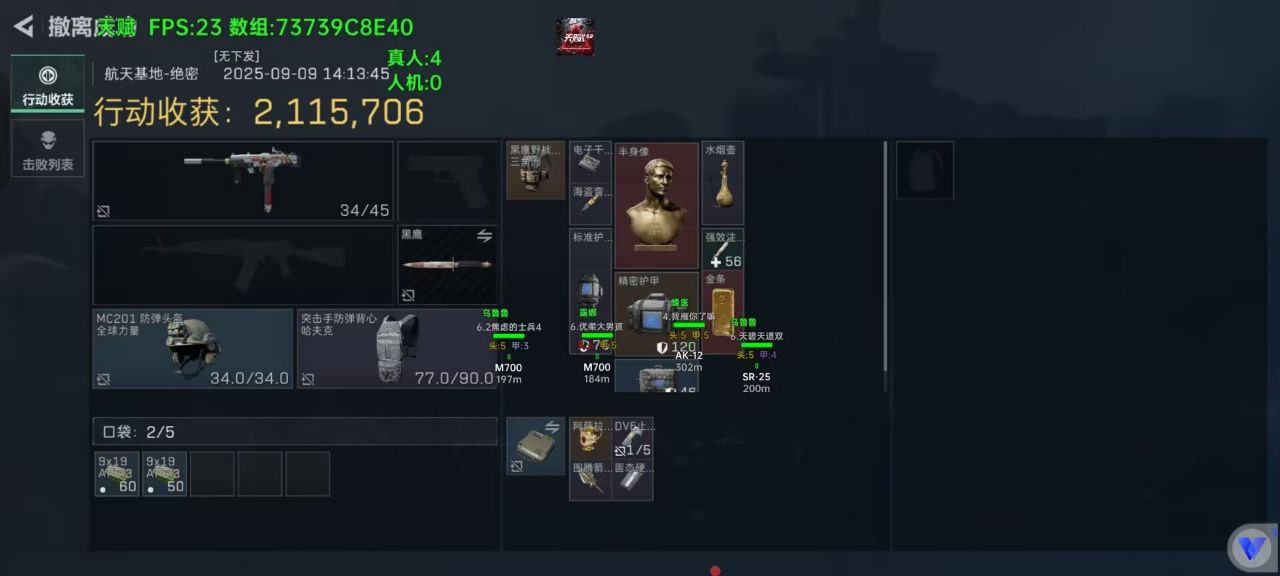Image resolution: width=1280 pixels, height=576 pixels.
Task: Select the 9x19 ammo stack of 60
Action: (117, 474)
